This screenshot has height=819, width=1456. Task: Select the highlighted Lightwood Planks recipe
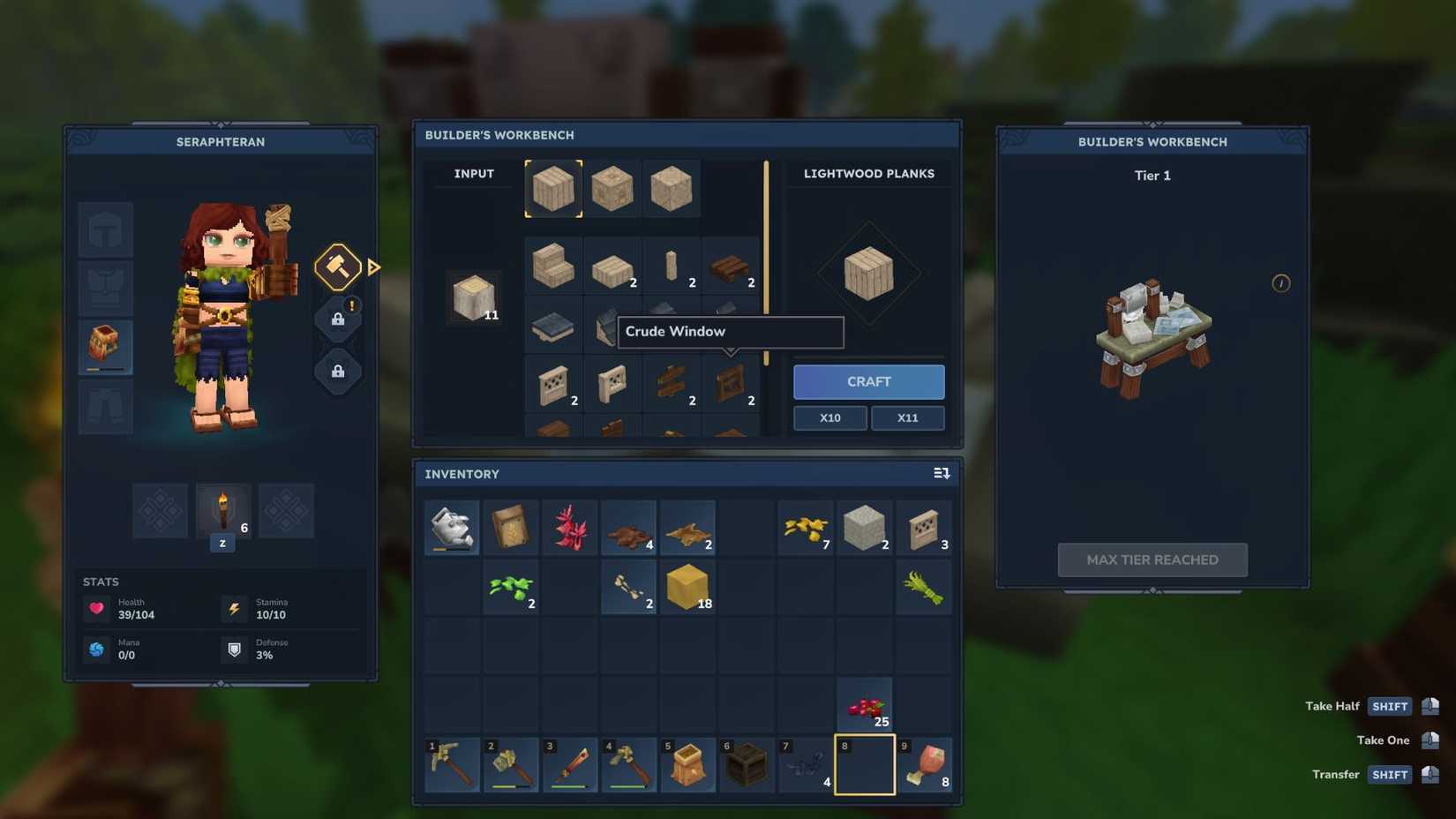coord(553,187)
